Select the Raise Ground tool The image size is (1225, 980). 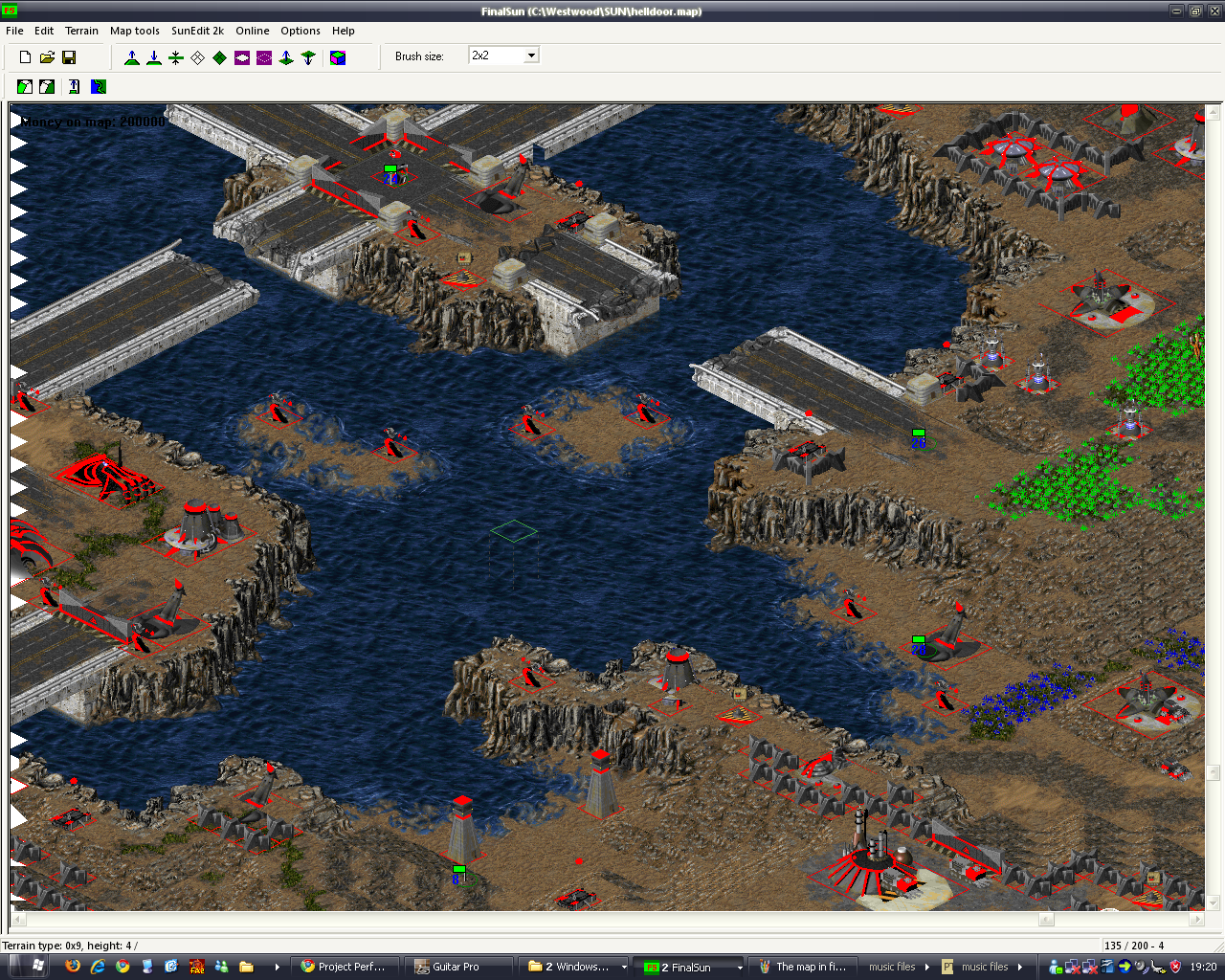[132, 57]
